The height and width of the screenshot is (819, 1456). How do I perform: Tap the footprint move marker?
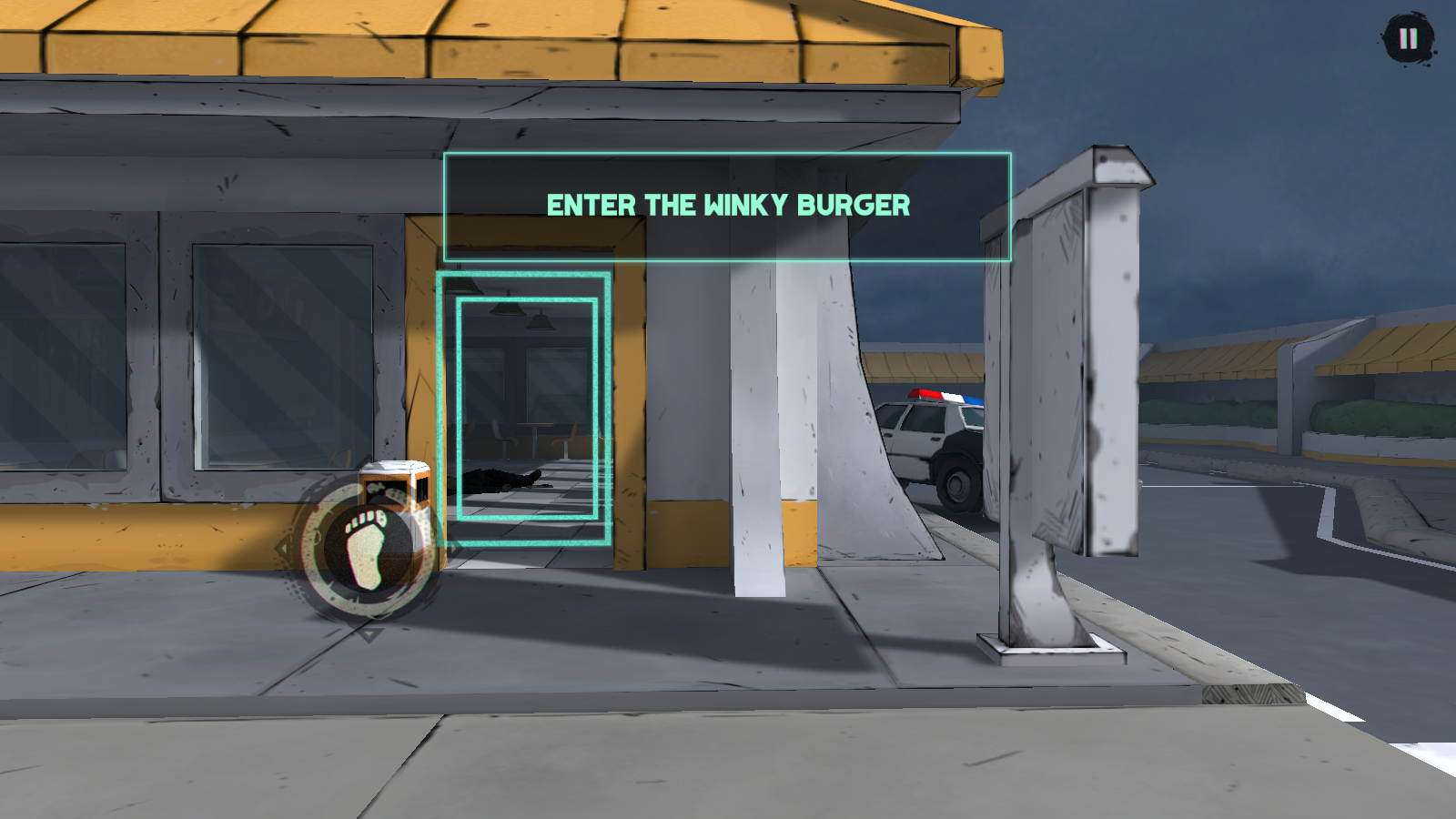(368, 549)
